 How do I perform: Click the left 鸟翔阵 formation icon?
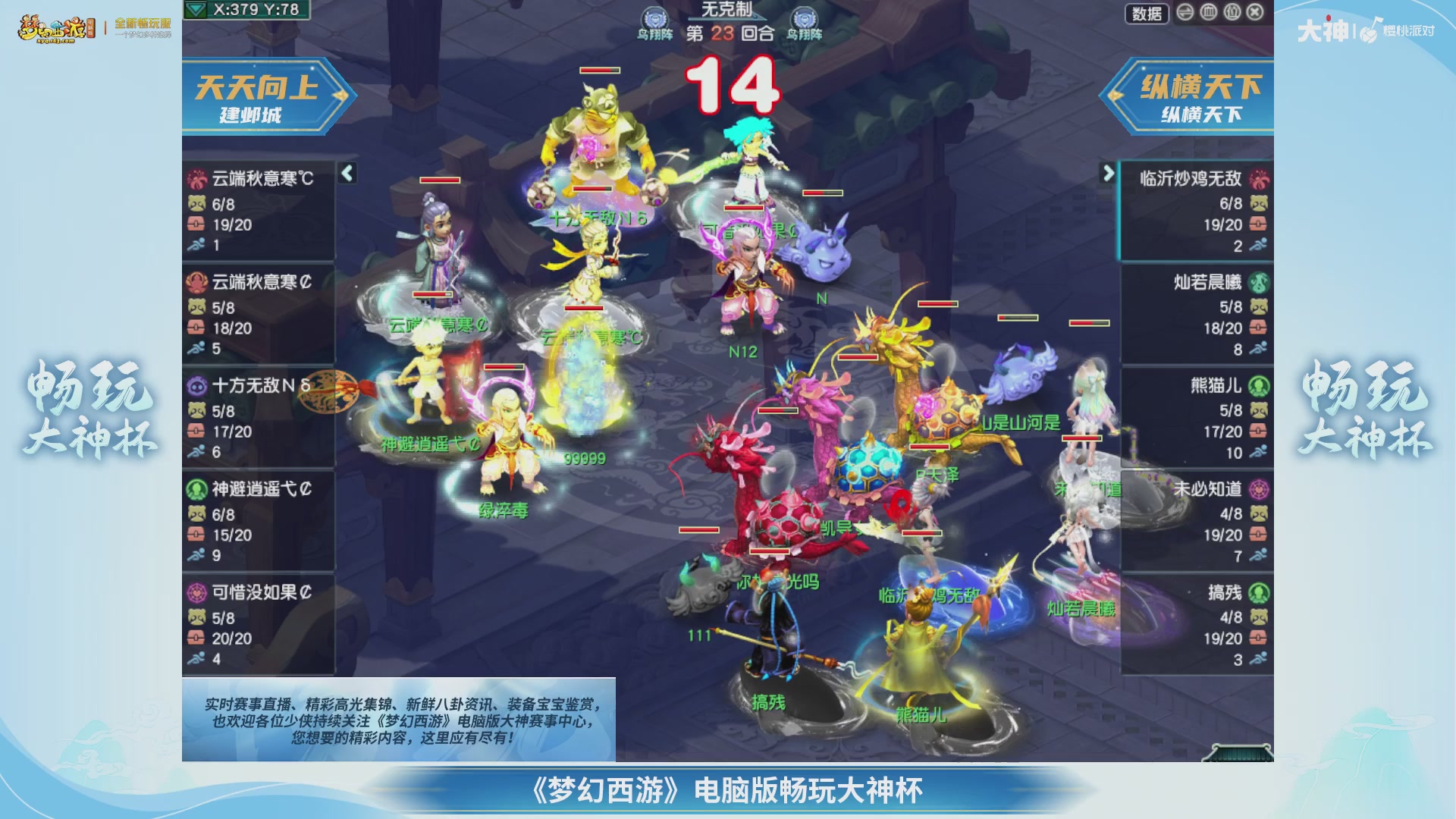pos(654,17)
